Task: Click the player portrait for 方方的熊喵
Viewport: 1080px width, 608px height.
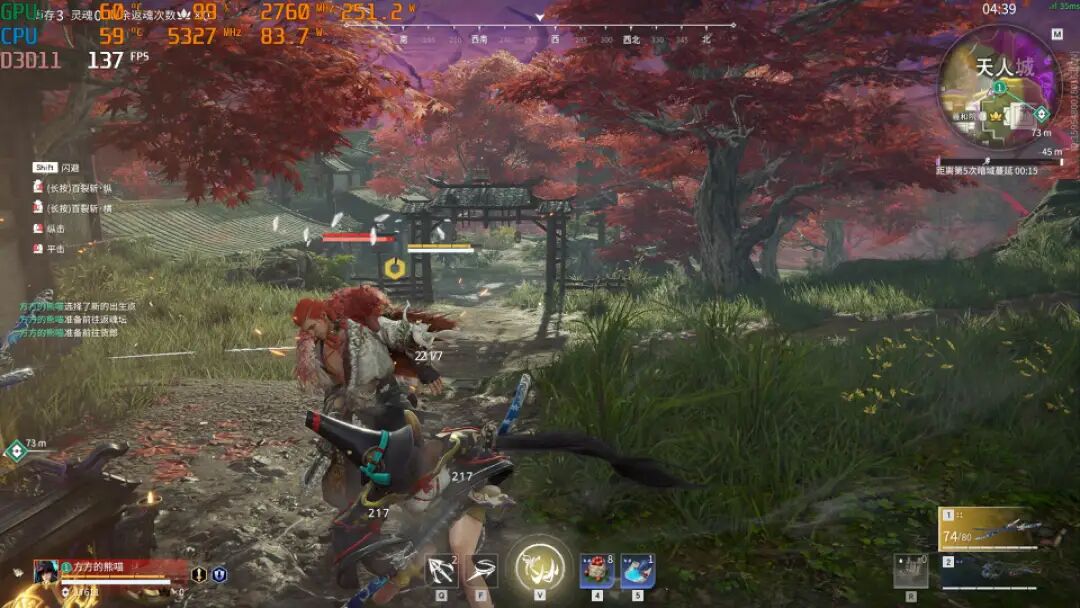Action: 46,572
